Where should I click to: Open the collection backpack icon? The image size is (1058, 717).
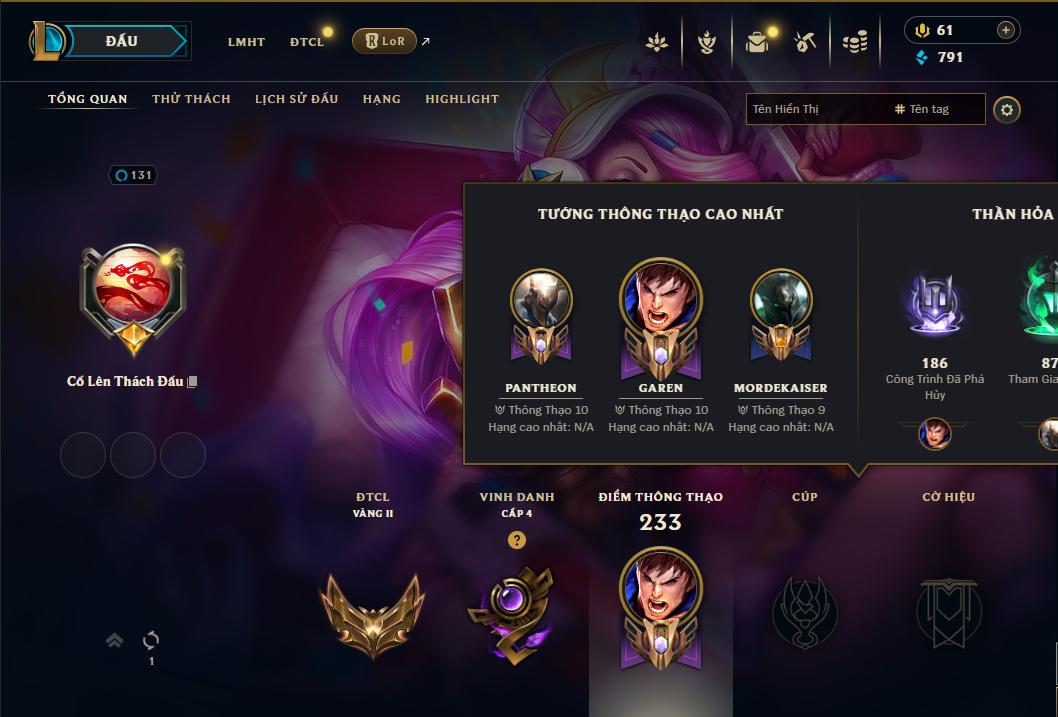pos(757,42)
